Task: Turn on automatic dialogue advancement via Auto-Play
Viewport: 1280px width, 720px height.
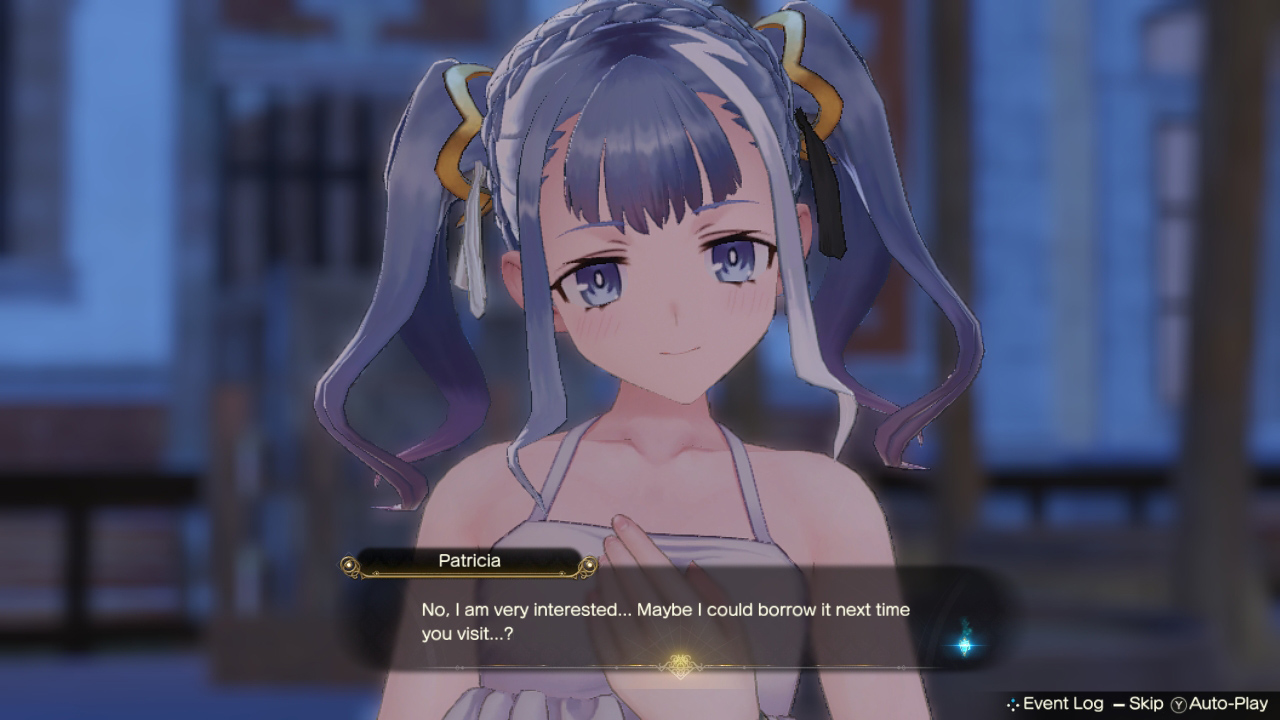Action: click(1230, 704)
